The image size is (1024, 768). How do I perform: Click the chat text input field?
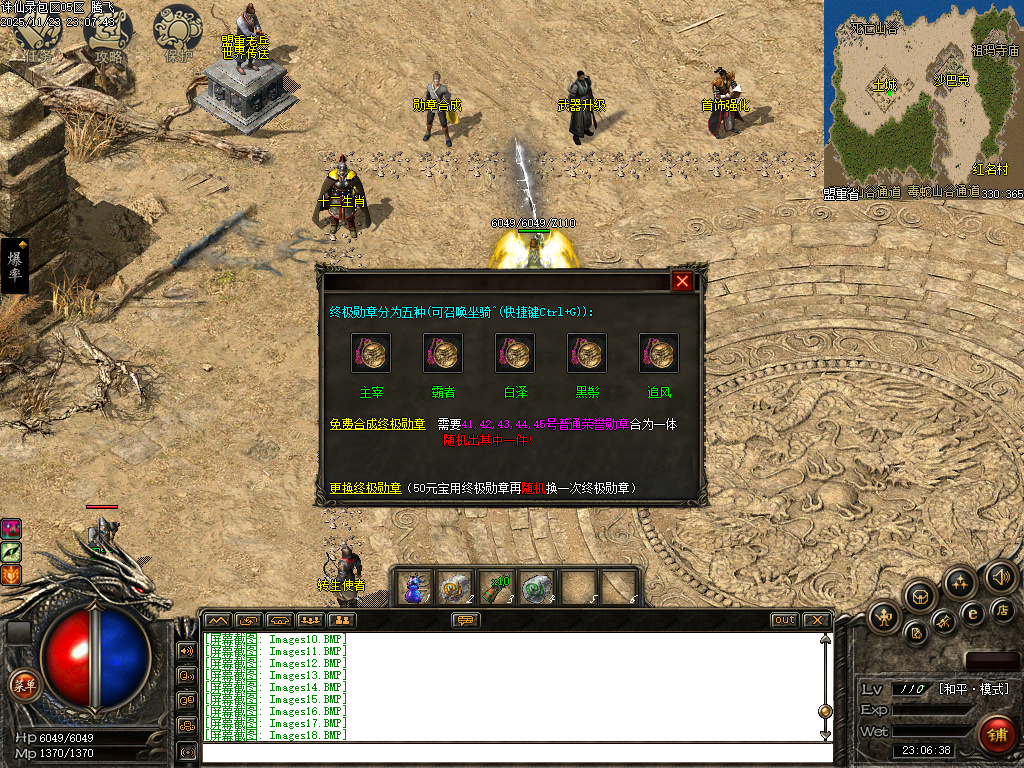point(510,752)
